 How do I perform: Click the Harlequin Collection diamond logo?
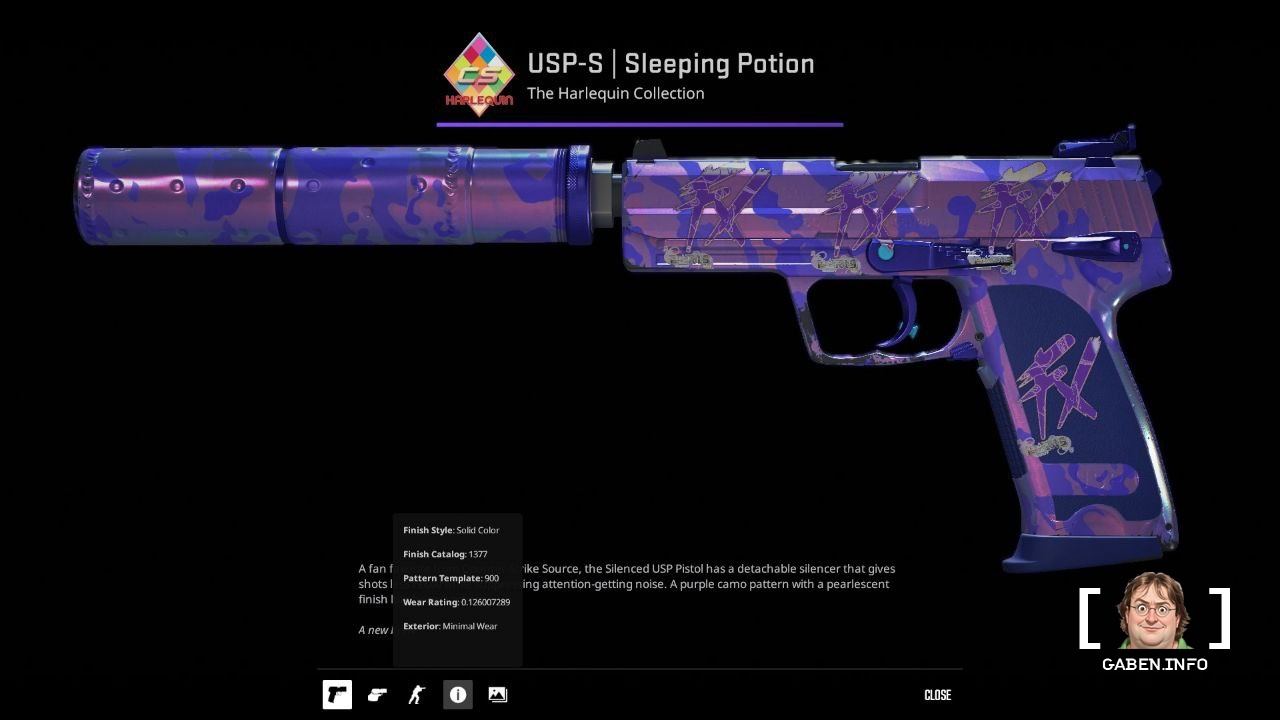(x=477, y=75)
